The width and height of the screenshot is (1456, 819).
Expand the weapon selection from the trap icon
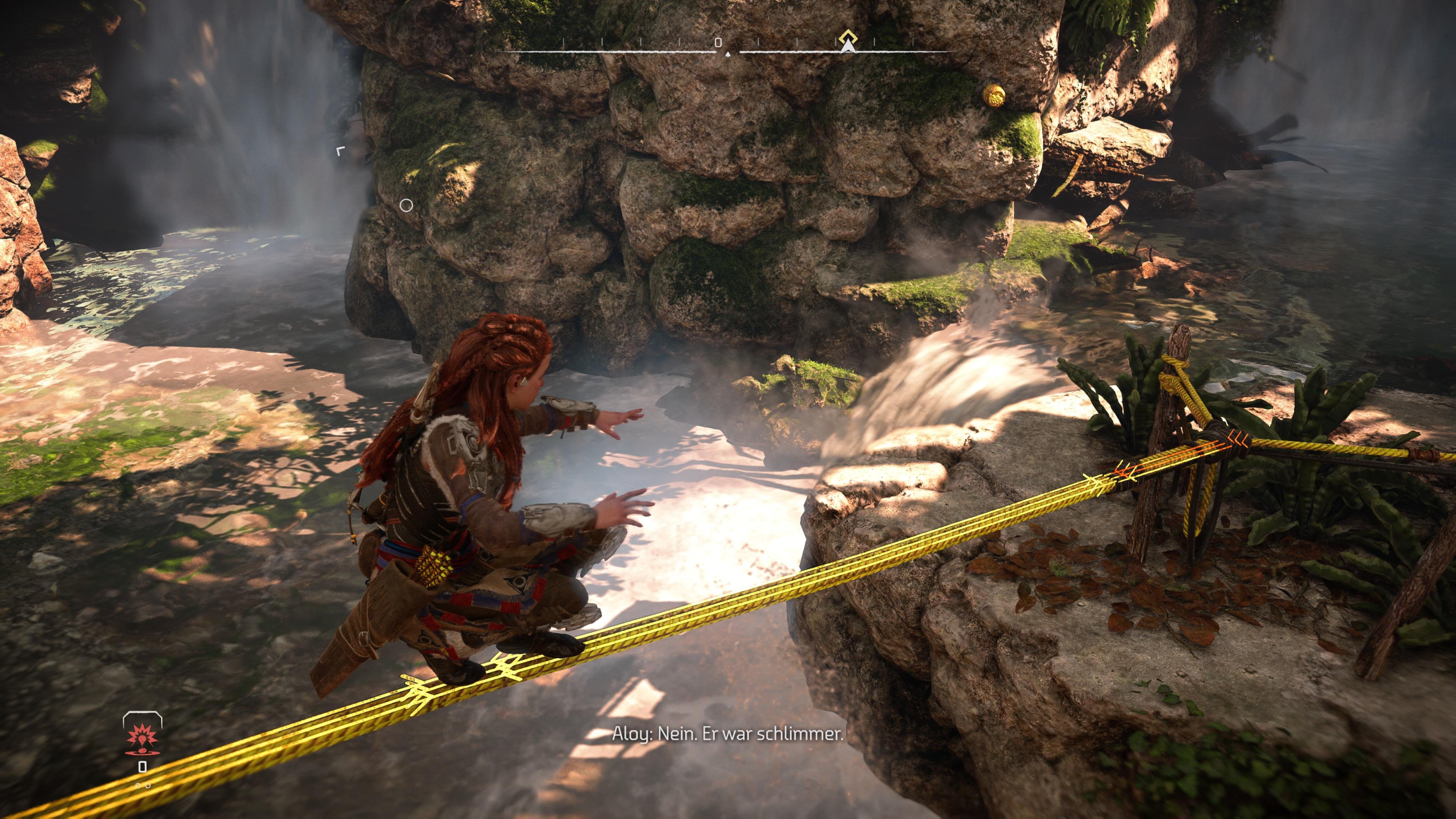click(142, 740)
